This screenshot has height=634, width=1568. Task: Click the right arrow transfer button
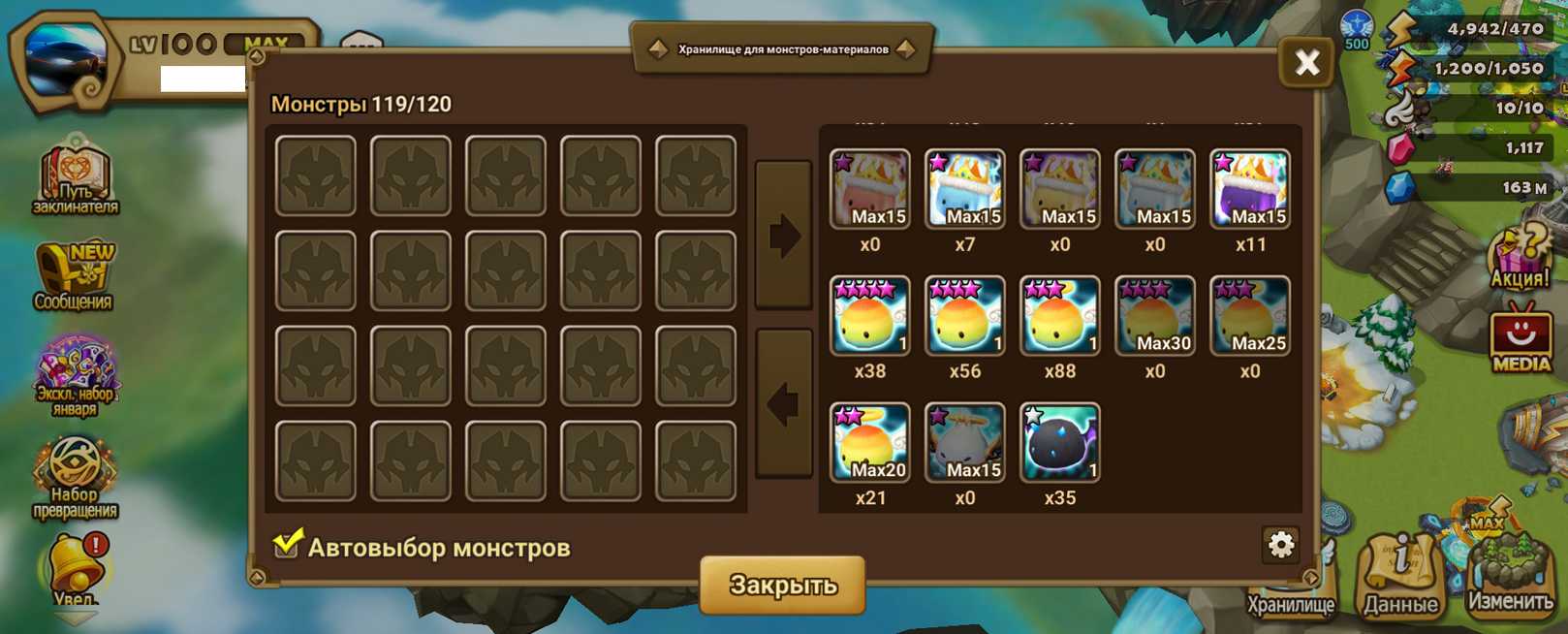[783, 236]
